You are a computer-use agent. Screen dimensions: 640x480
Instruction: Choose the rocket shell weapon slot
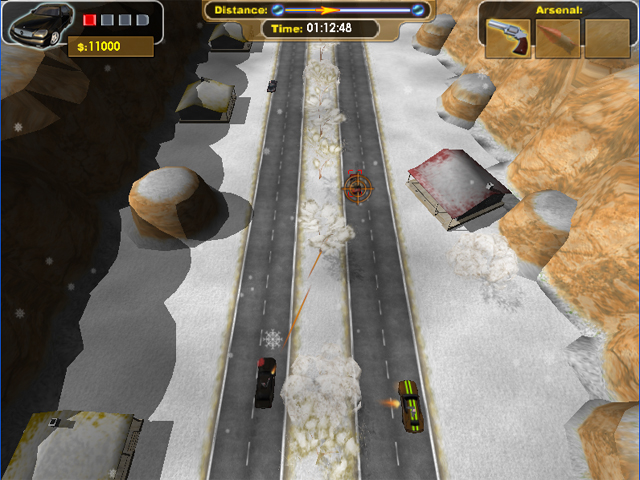[557, 38]
